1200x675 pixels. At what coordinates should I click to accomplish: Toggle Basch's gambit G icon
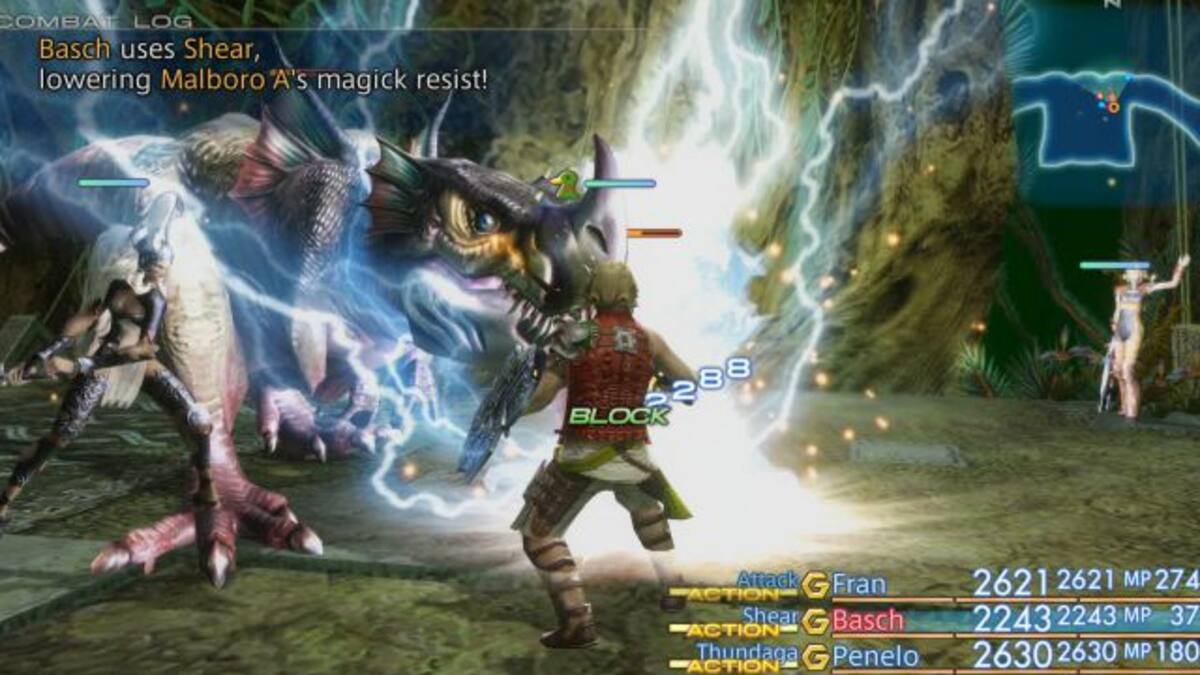click(x=815, y=620)
